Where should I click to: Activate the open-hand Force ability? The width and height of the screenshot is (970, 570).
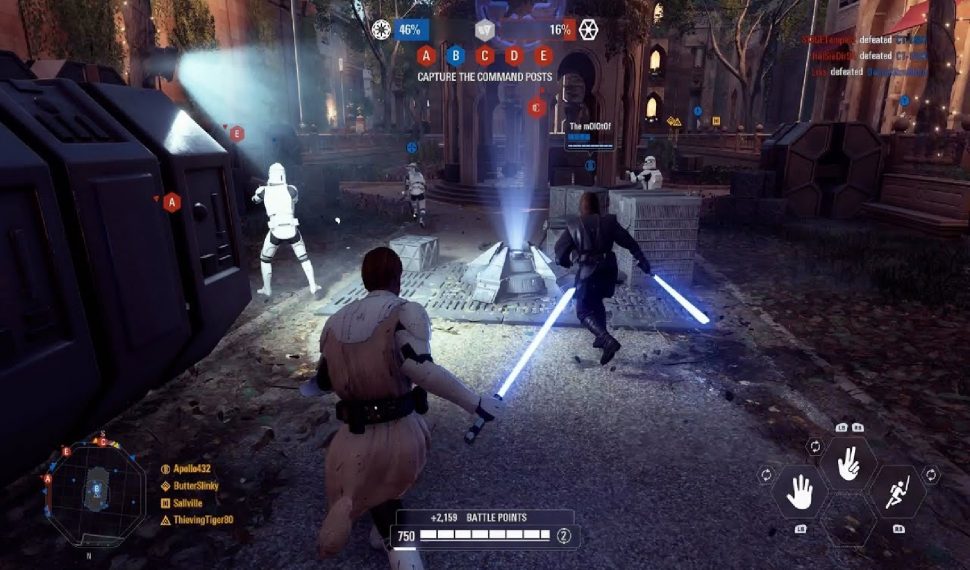(x=799, y=491)
